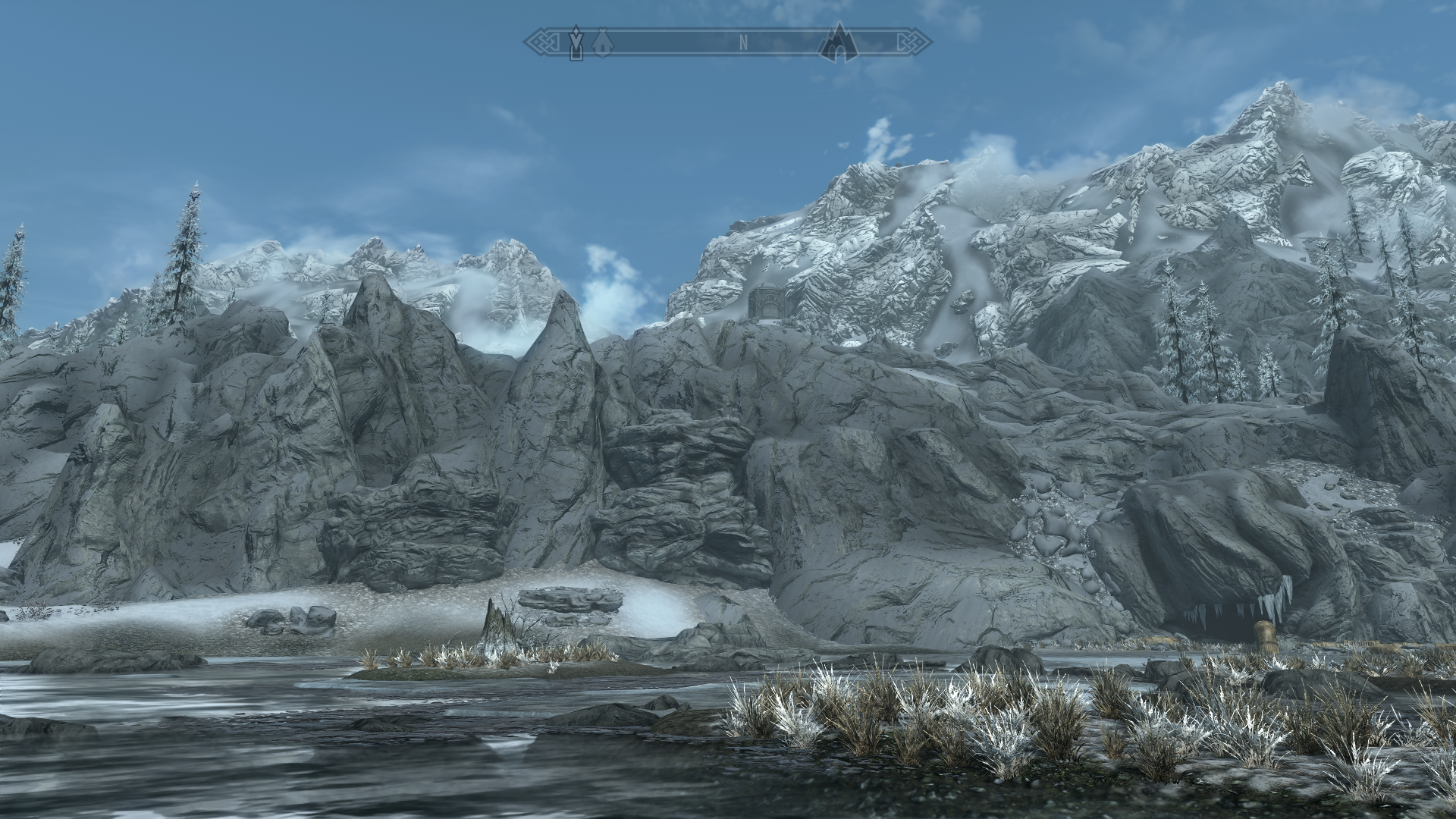Click the cave location marker on the compass

838,42
